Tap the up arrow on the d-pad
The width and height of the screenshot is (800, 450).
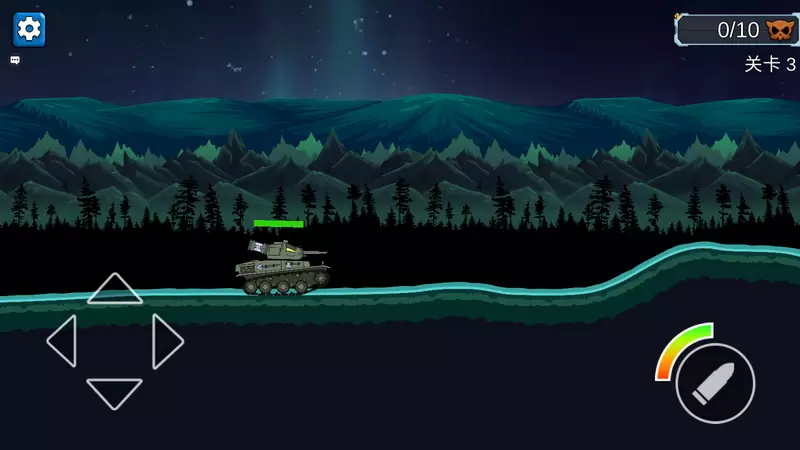pyautogui.click(x=115, y=289)
